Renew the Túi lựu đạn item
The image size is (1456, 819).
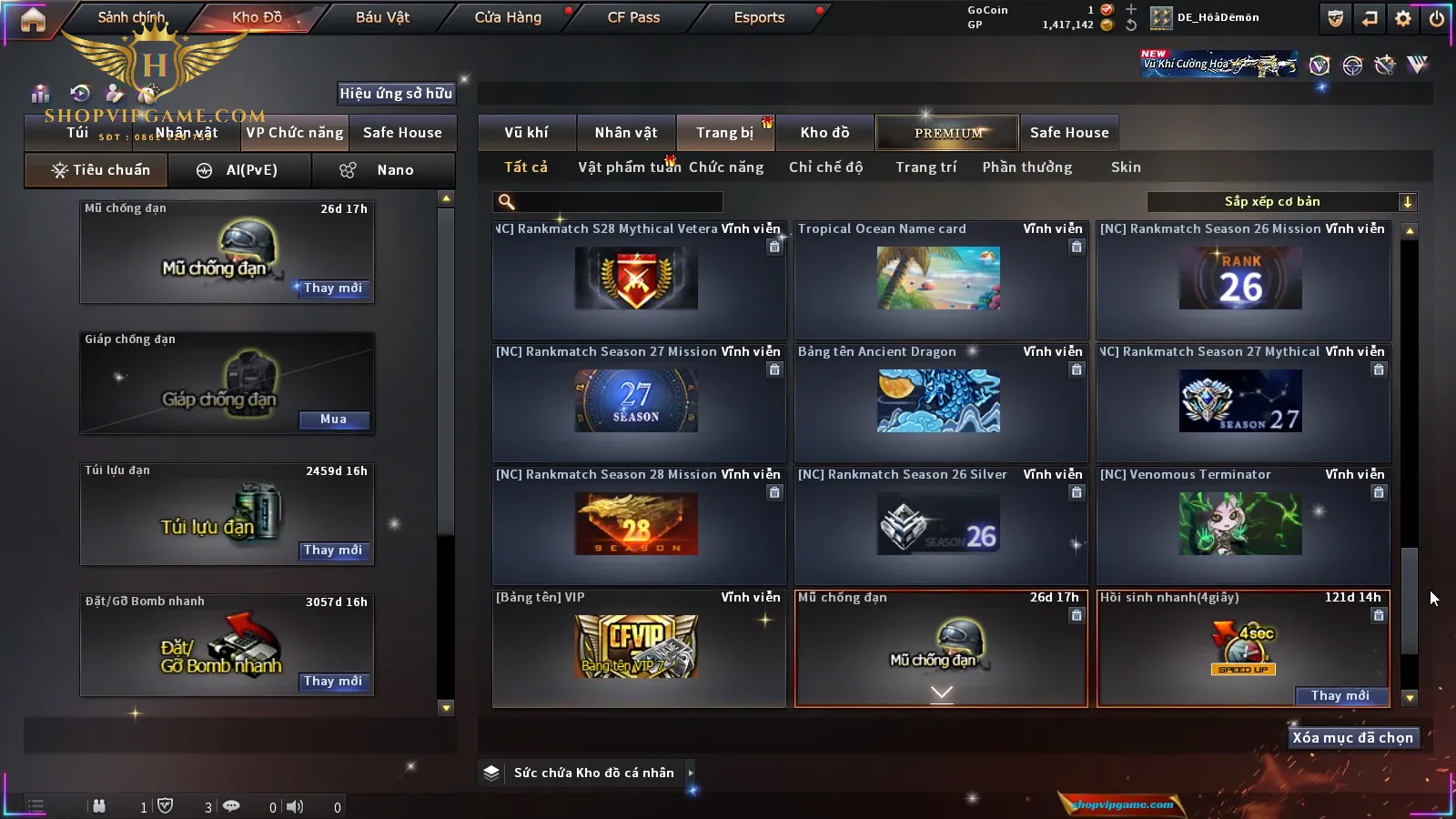(x=333, y=551)
